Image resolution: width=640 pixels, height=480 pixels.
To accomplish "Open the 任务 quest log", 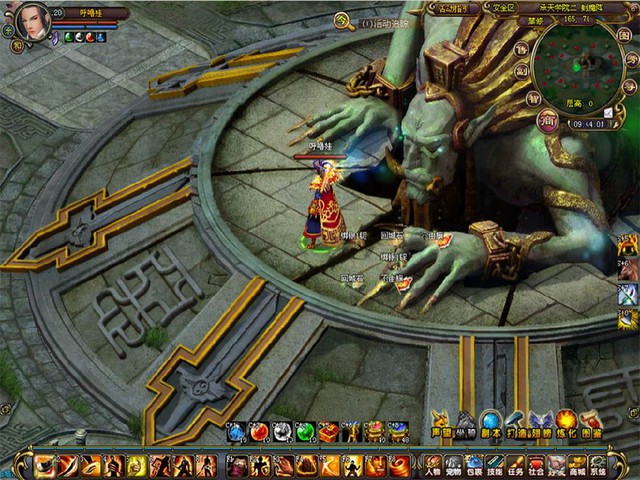I will click(x=516, y=465).
